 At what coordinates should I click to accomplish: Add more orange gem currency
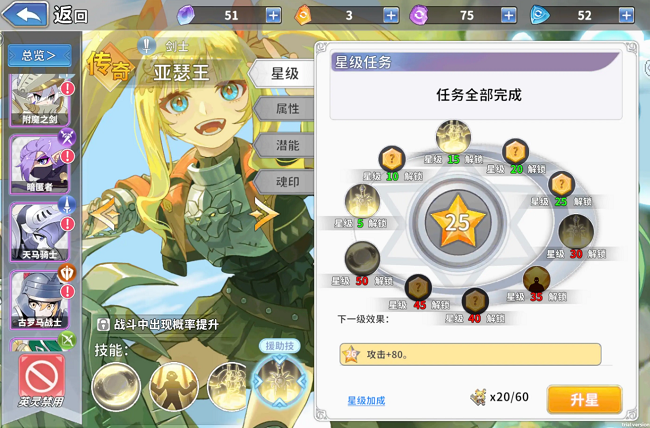(x=390, y=15)
